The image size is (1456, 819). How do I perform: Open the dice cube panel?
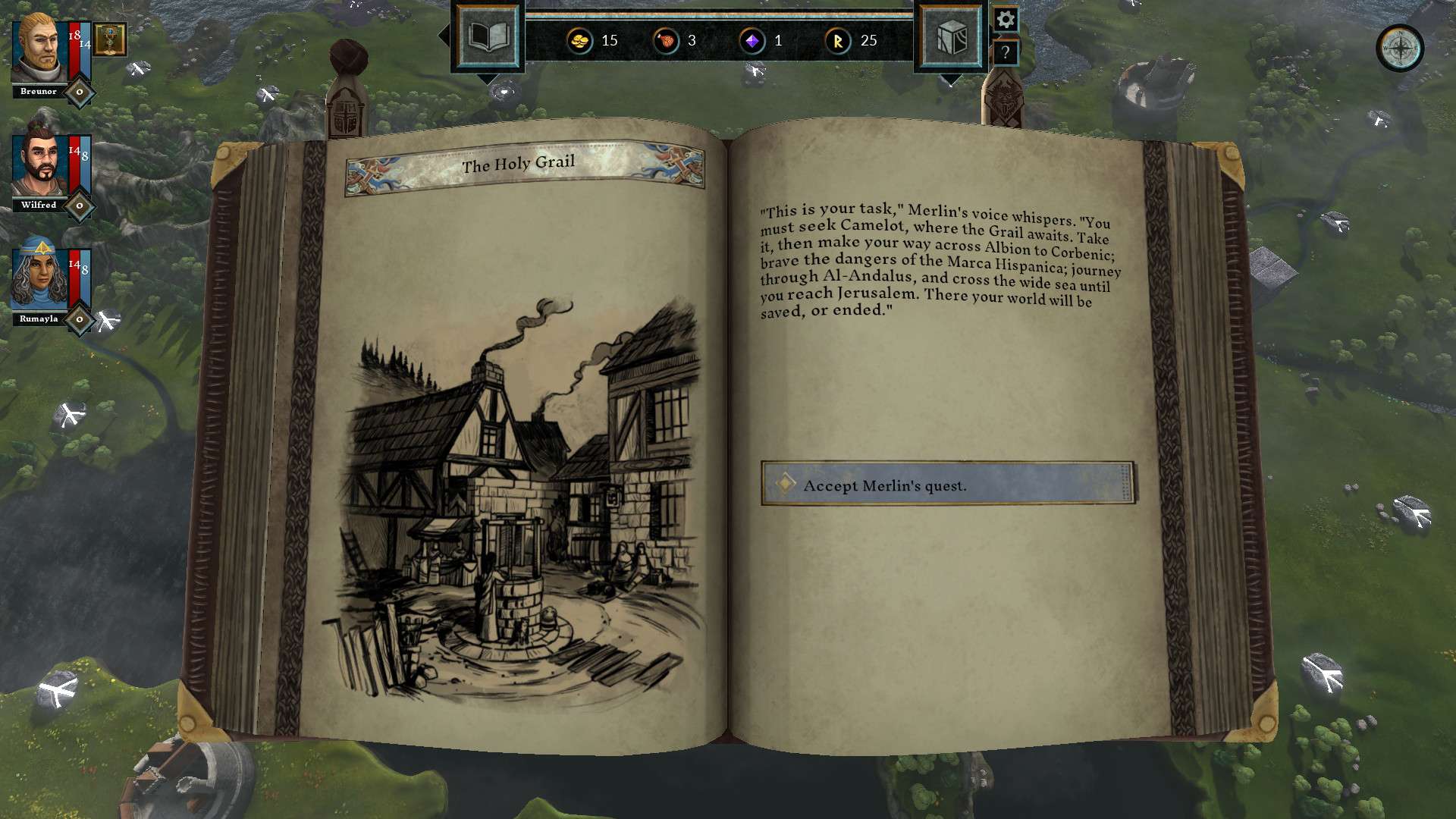click(x=951, y=36)
